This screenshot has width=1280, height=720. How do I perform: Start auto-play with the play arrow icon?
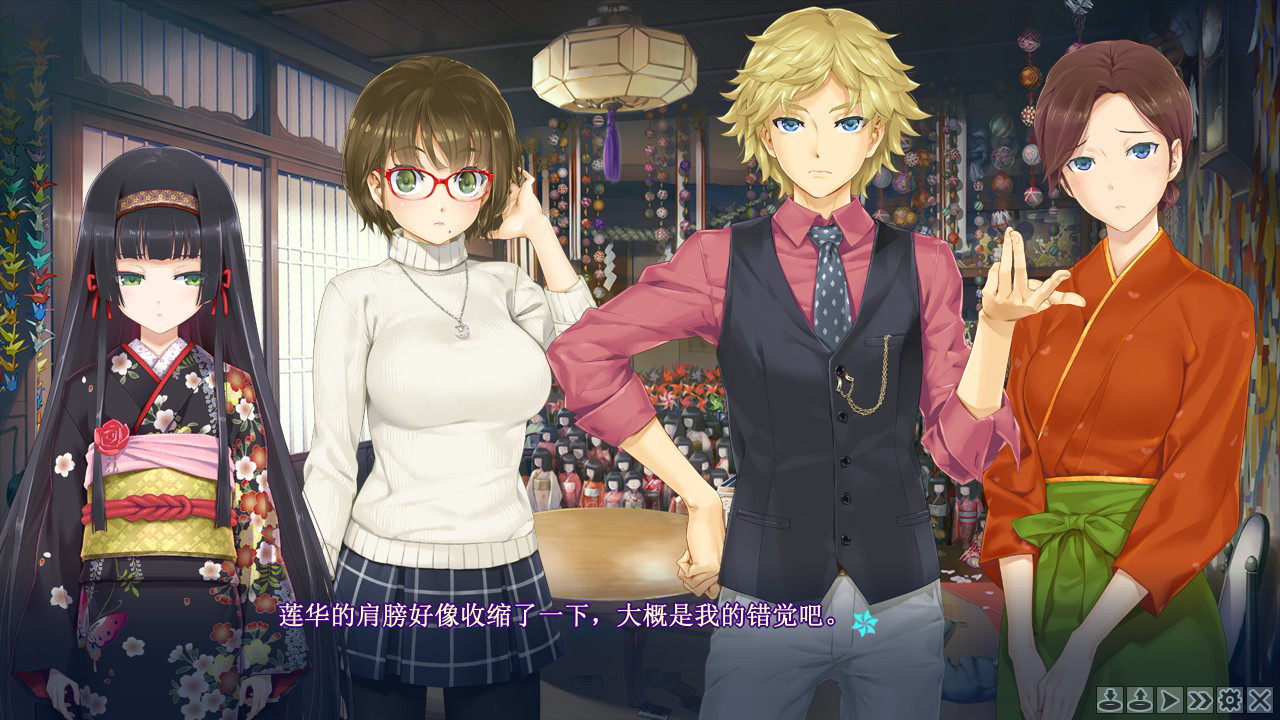1168,700
